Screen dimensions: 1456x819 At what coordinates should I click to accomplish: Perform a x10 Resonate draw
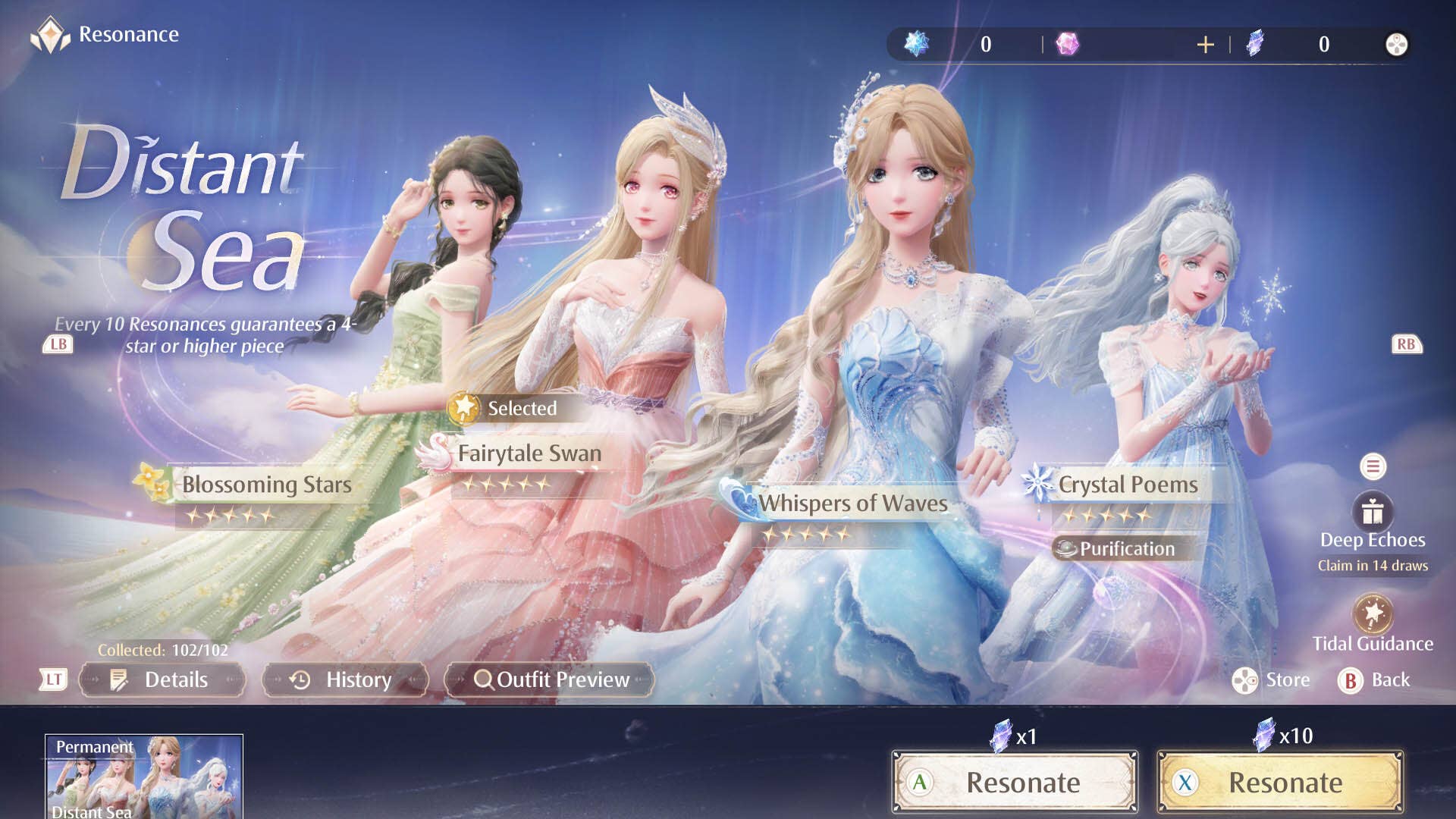1280,783
